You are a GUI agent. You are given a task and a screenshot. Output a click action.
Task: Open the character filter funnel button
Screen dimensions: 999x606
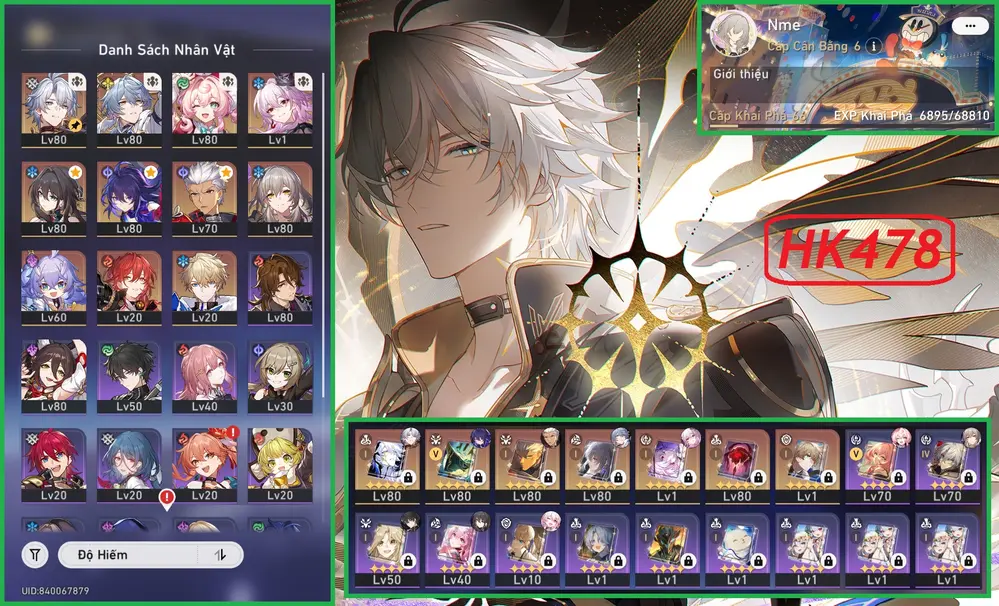tap(35, 554)
